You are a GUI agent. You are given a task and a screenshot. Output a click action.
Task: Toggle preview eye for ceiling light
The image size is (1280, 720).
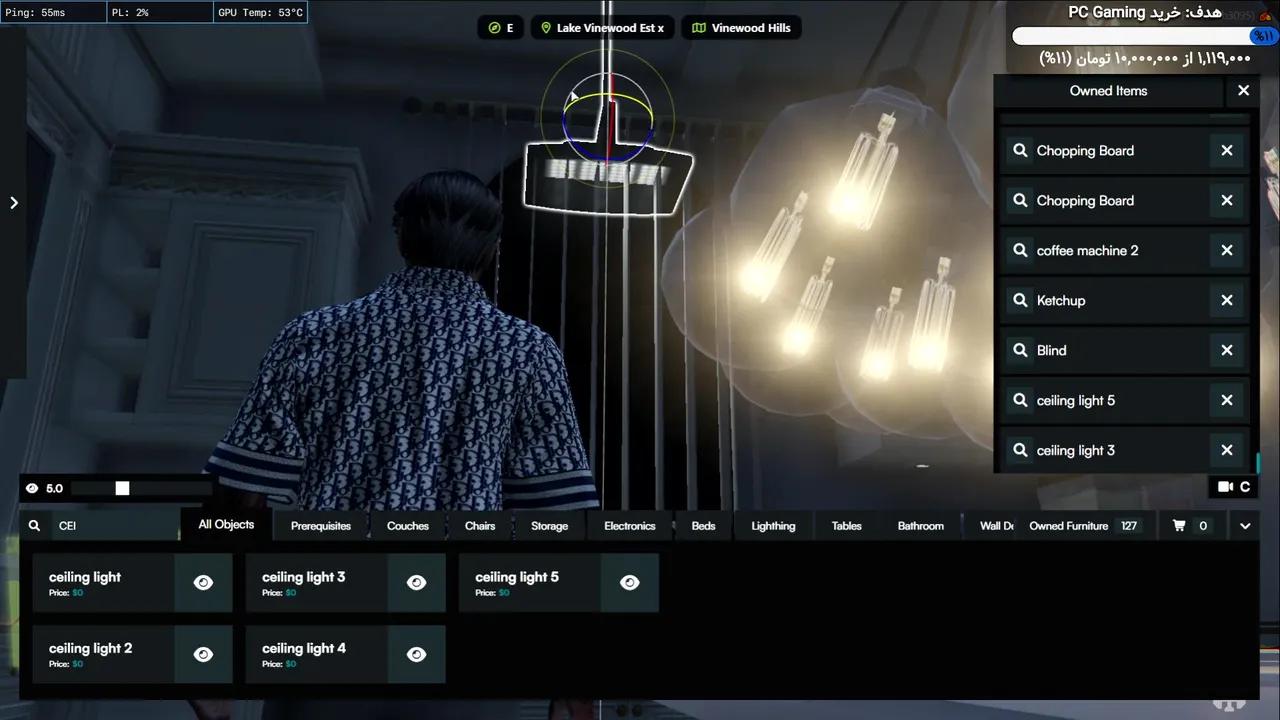tap(203, 582)
